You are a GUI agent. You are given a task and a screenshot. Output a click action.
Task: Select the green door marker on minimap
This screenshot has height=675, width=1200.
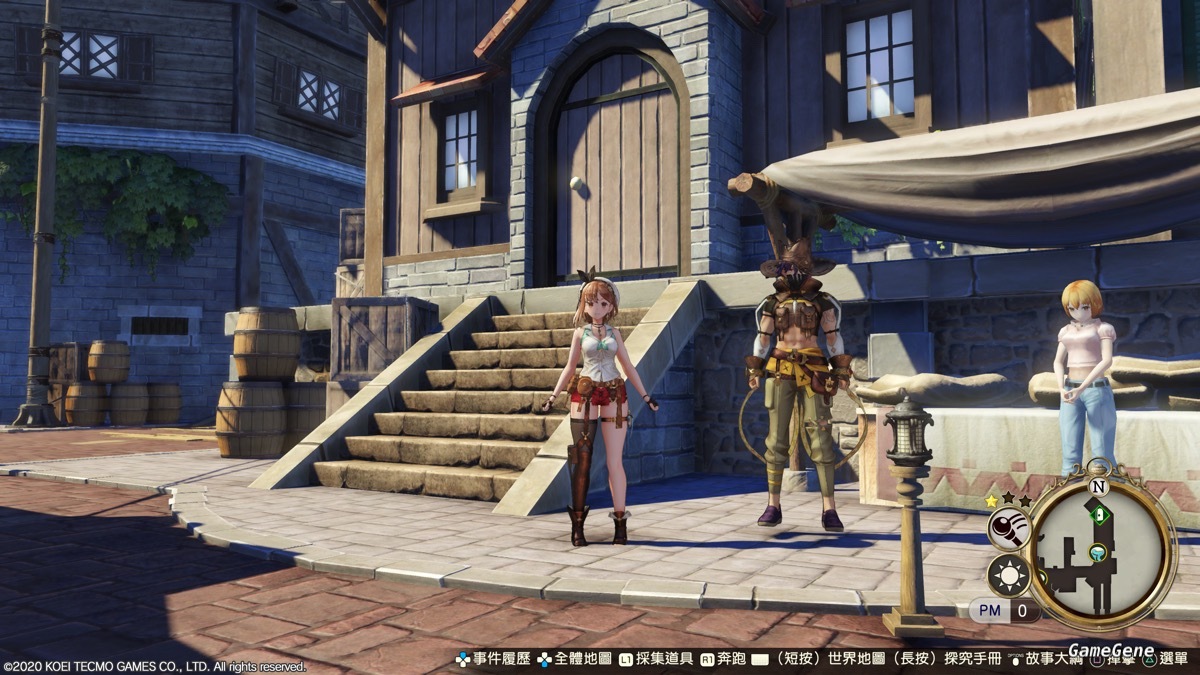tap(1100, 515)
